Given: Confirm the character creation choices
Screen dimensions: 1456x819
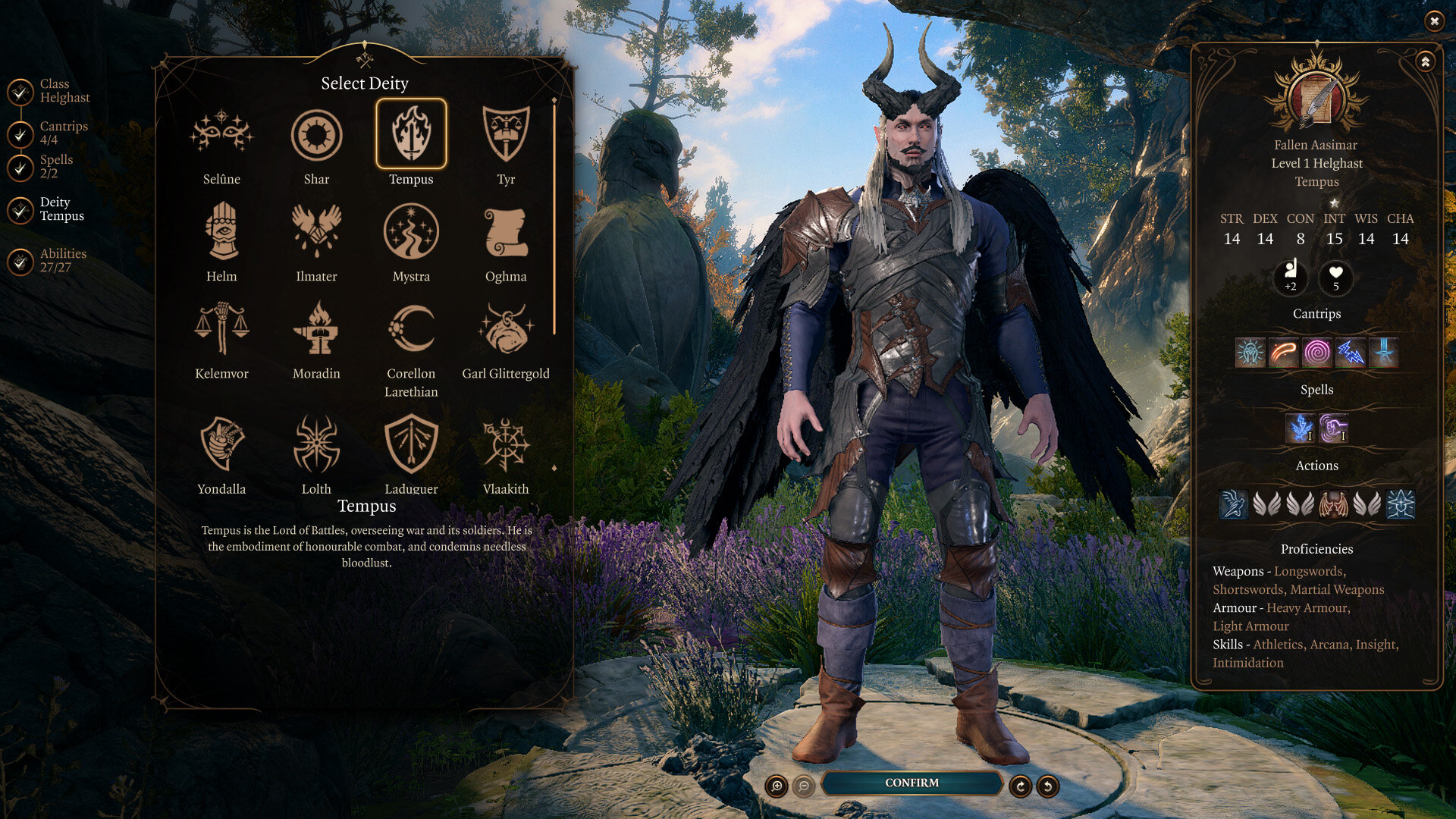Looking at the screenshot, I should click(912, 783).
